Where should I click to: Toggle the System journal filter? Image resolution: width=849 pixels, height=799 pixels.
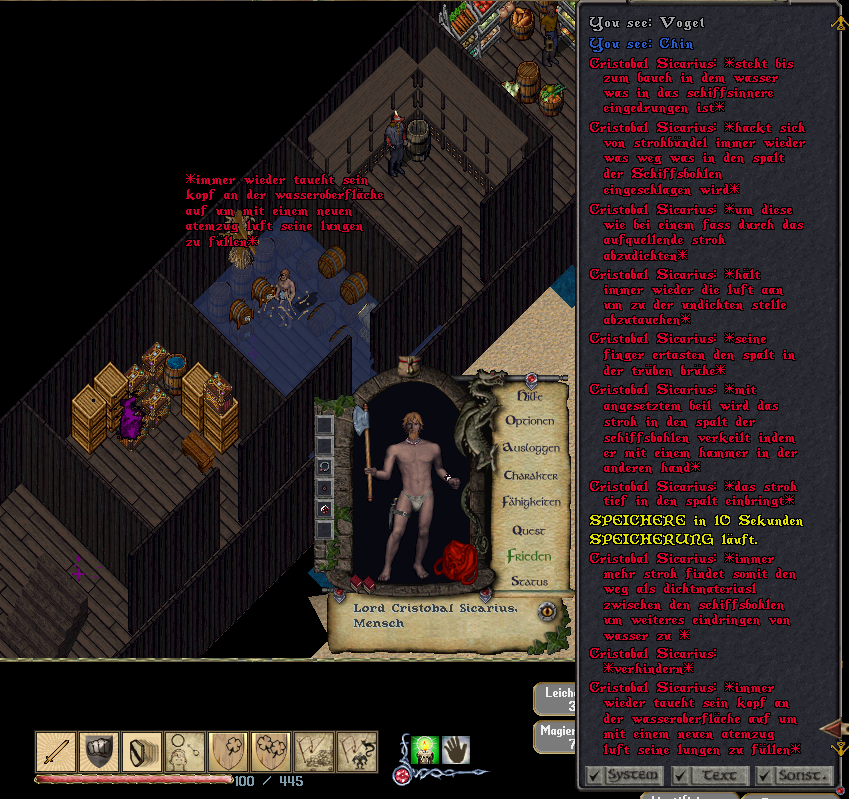pos(623,775)
